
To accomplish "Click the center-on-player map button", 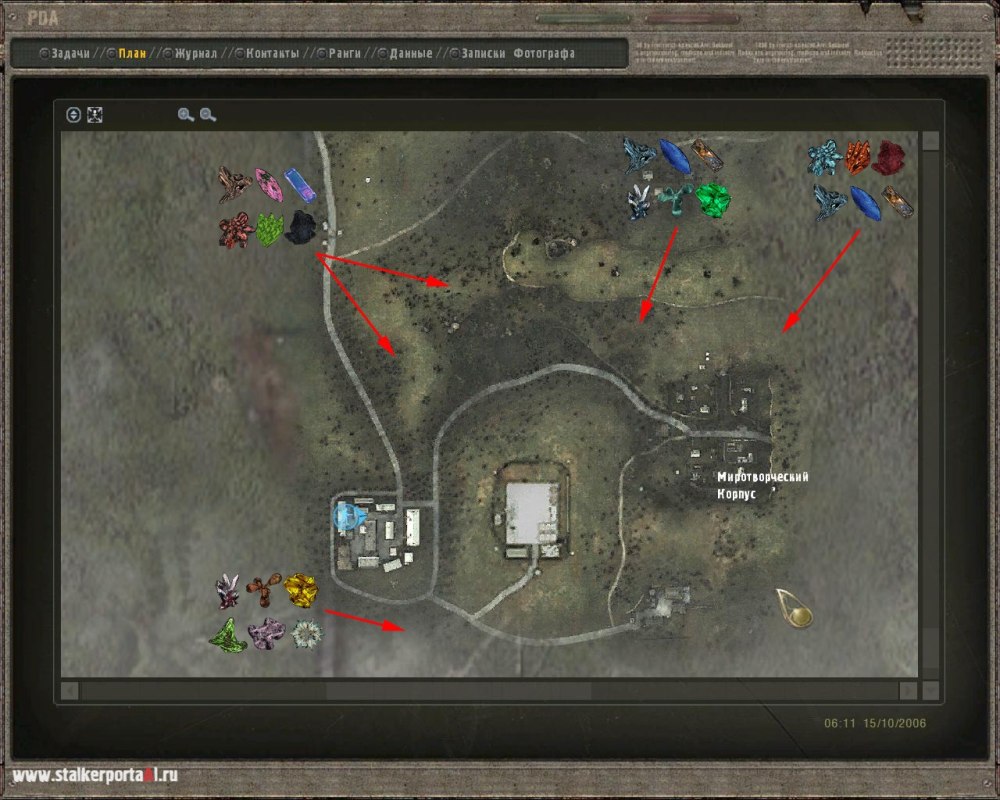I will [x=95, y=115].
